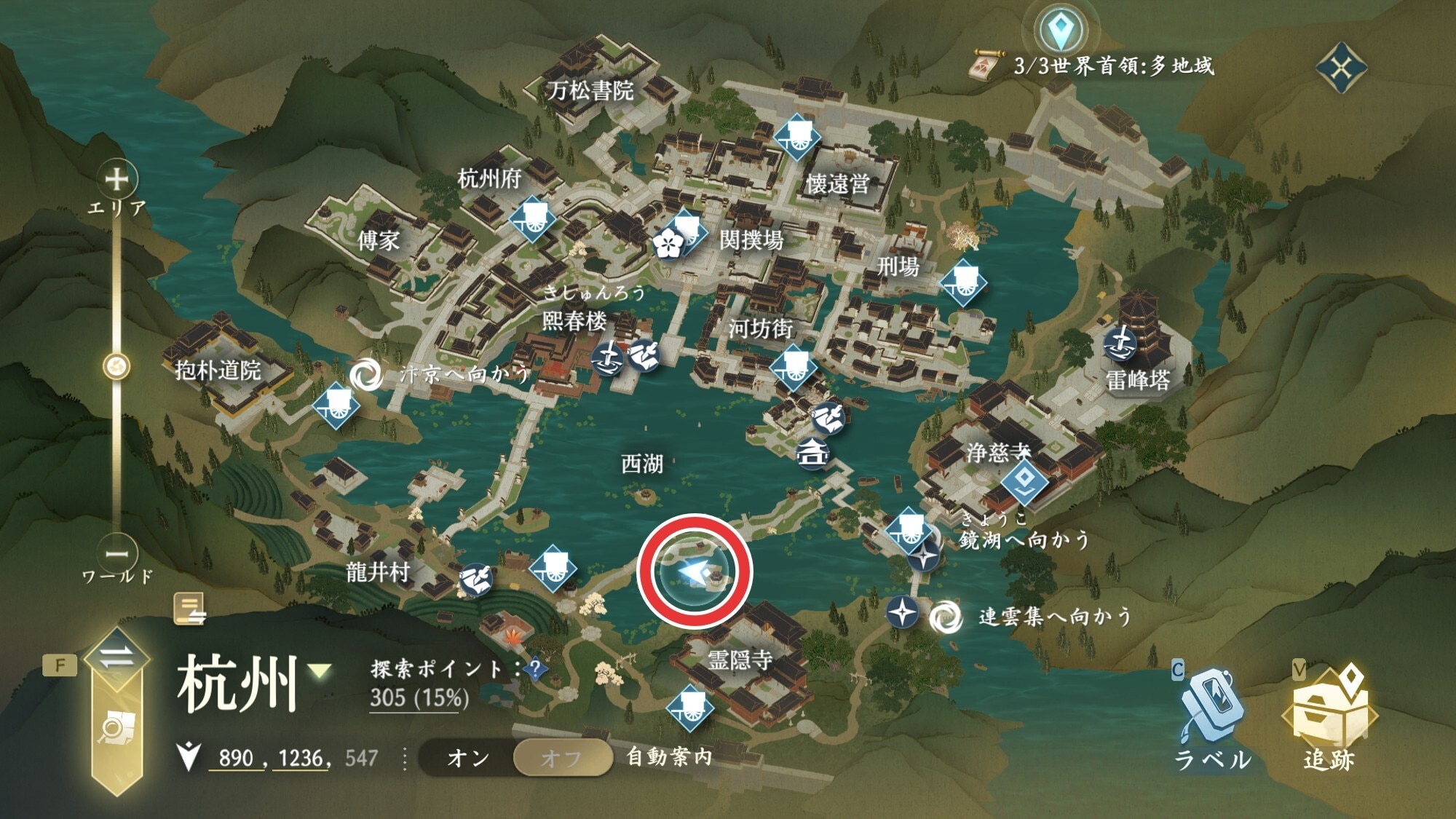Select the 連雲集へ向かう swirl portal
The width and height of the screenshot is (1456, 819).
(x=946, y=617)
